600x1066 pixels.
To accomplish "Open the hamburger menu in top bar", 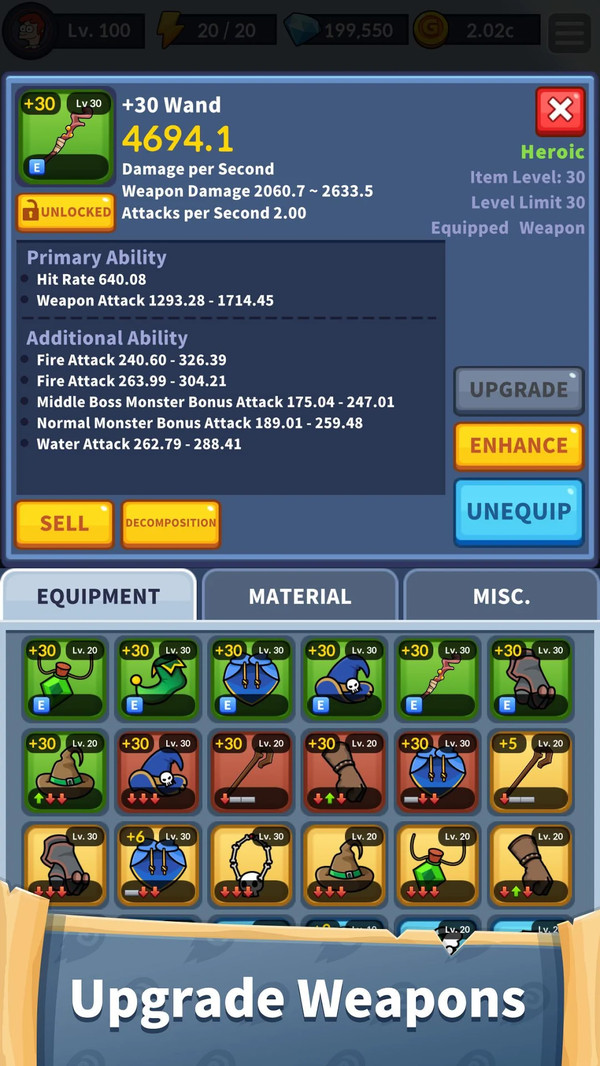I will click(569, 31).
